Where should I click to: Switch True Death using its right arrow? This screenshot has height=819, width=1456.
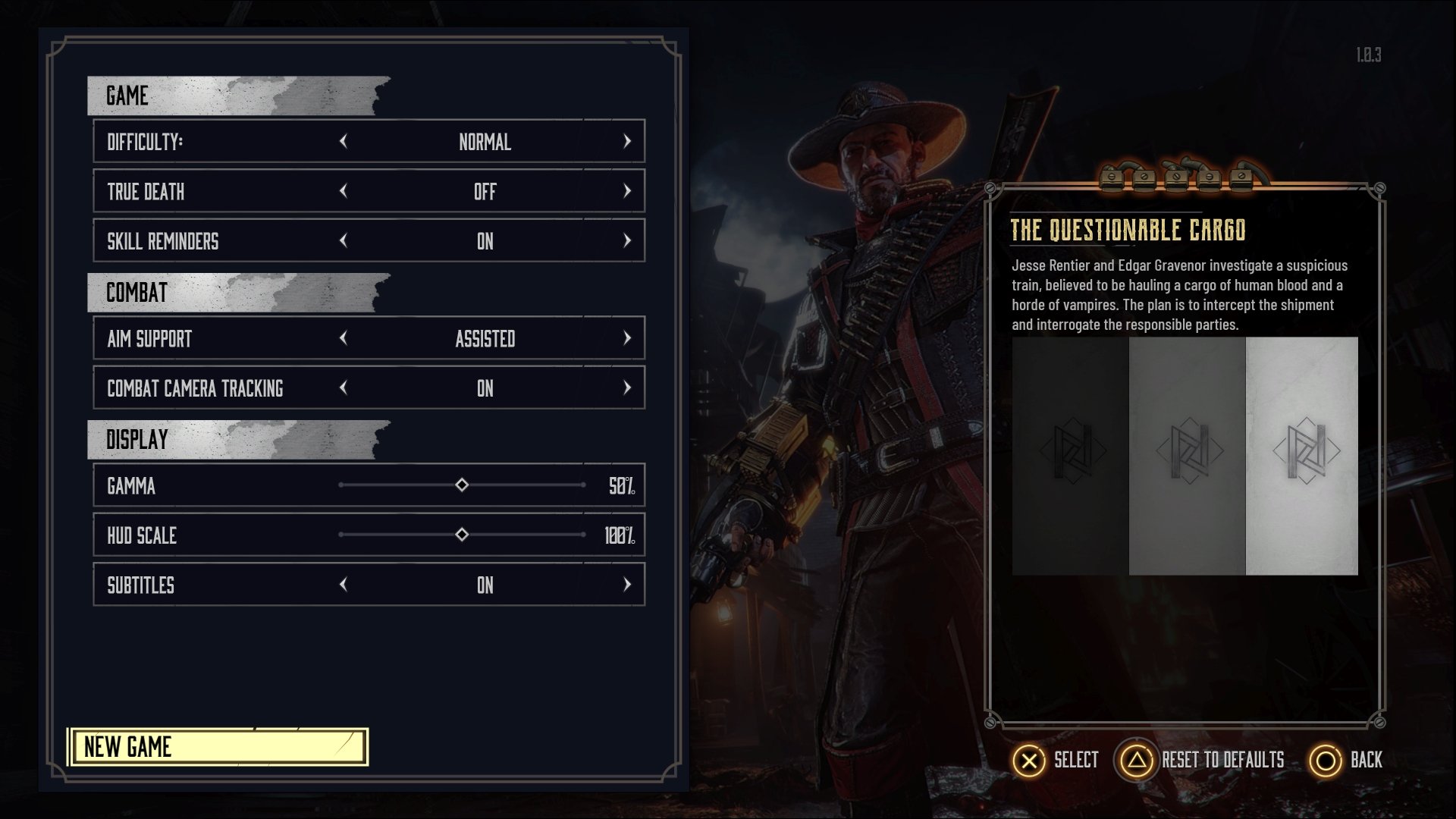(x=626, y=191)
